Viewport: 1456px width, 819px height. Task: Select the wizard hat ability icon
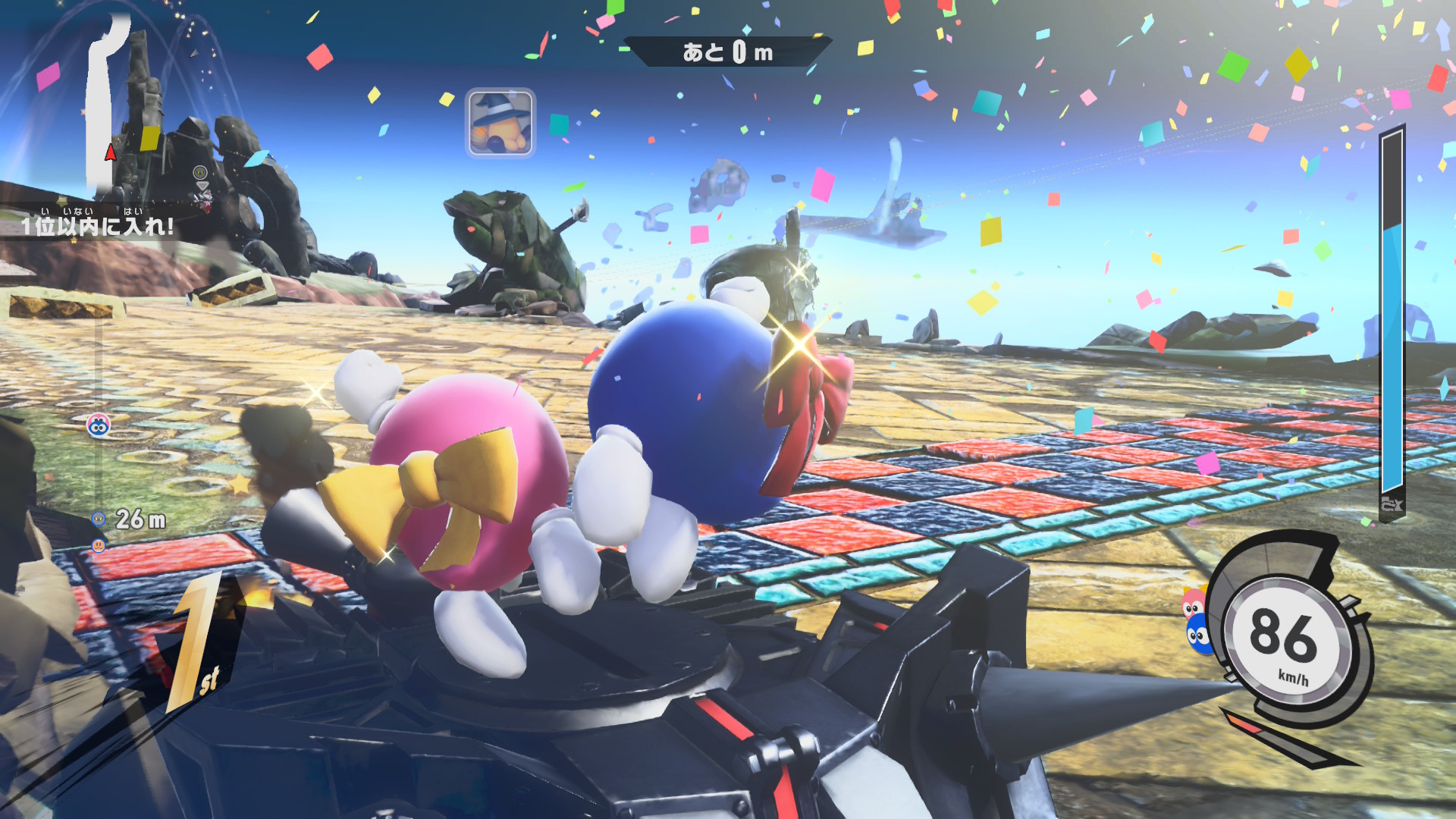[500, 122]
